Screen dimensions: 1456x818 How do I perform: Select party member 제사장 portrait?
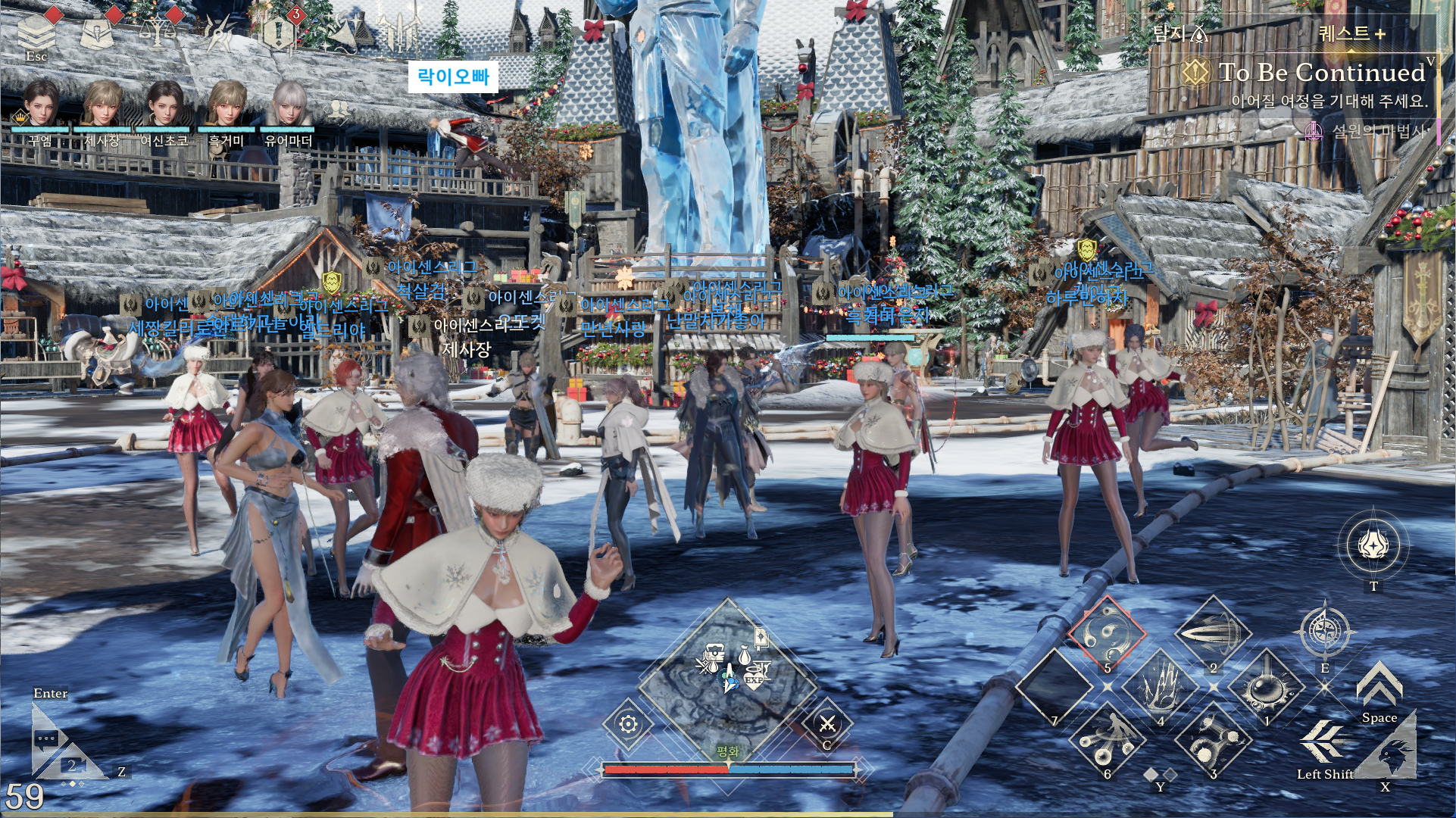tap(102, 104)
